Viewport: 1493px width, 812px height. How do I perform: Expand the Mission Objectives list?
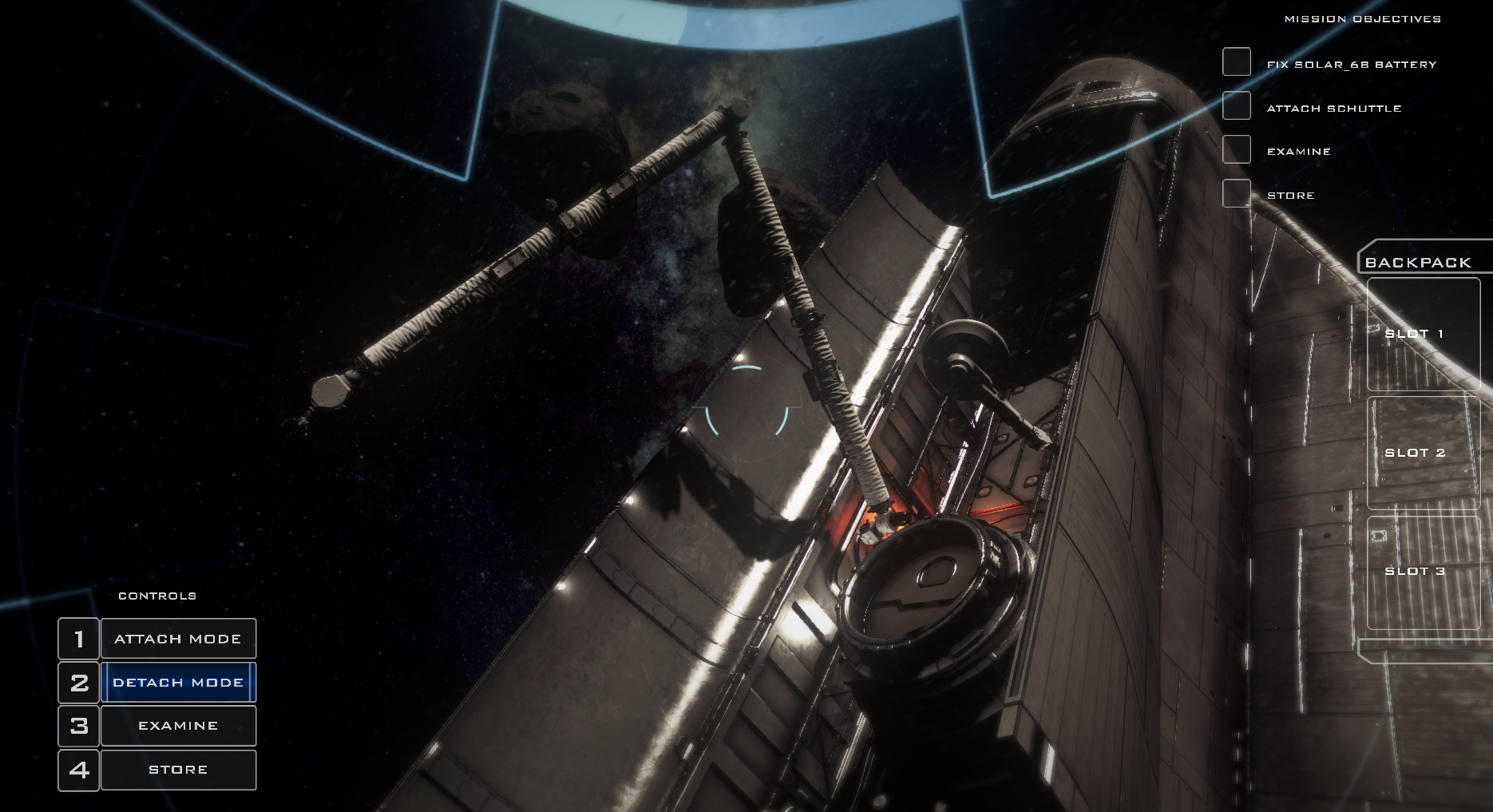(1361, 17)
